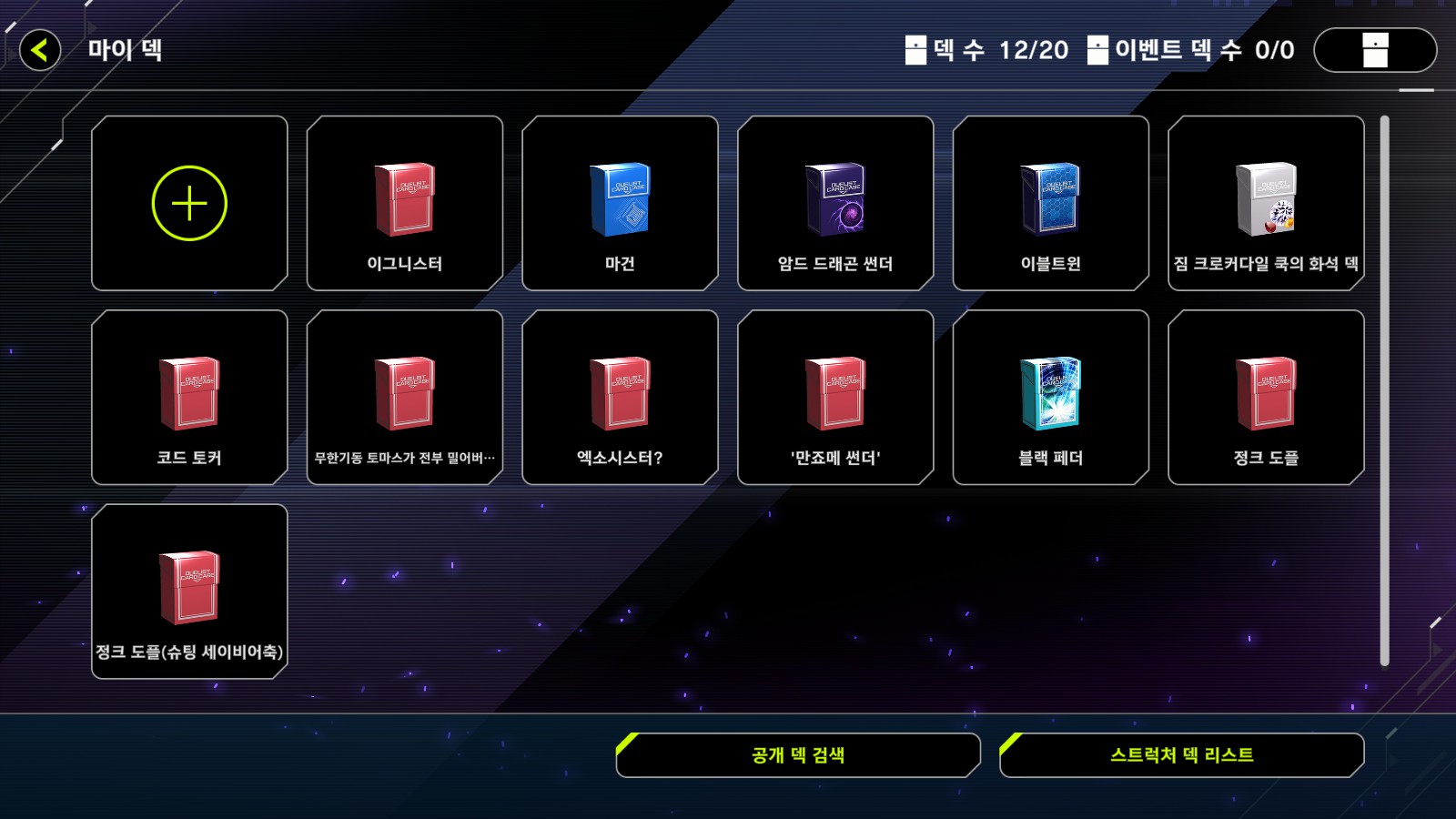Select the 블랙 페더 deck
The width and height of the screenshot is (1456, 819).
tap(1050, 397)
